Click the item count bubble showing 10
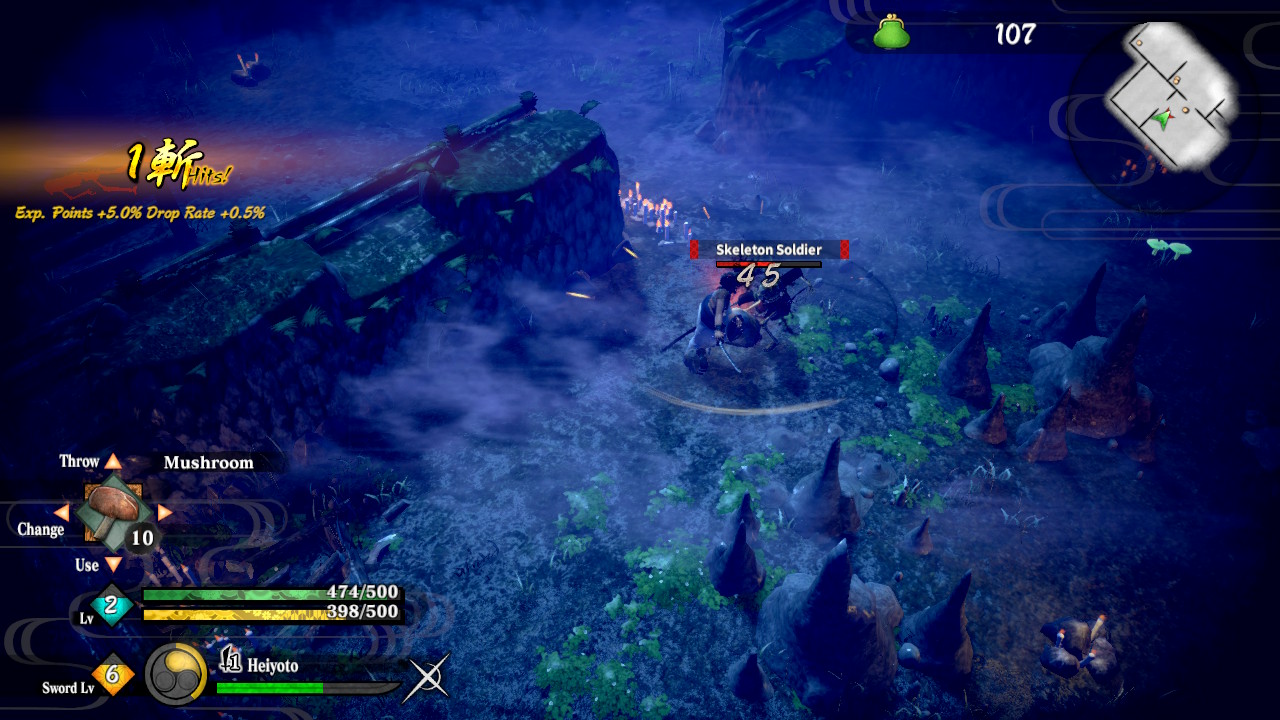Image resolution: width=1280 pixels, height=720 pixels. click(x=140, y=538)
